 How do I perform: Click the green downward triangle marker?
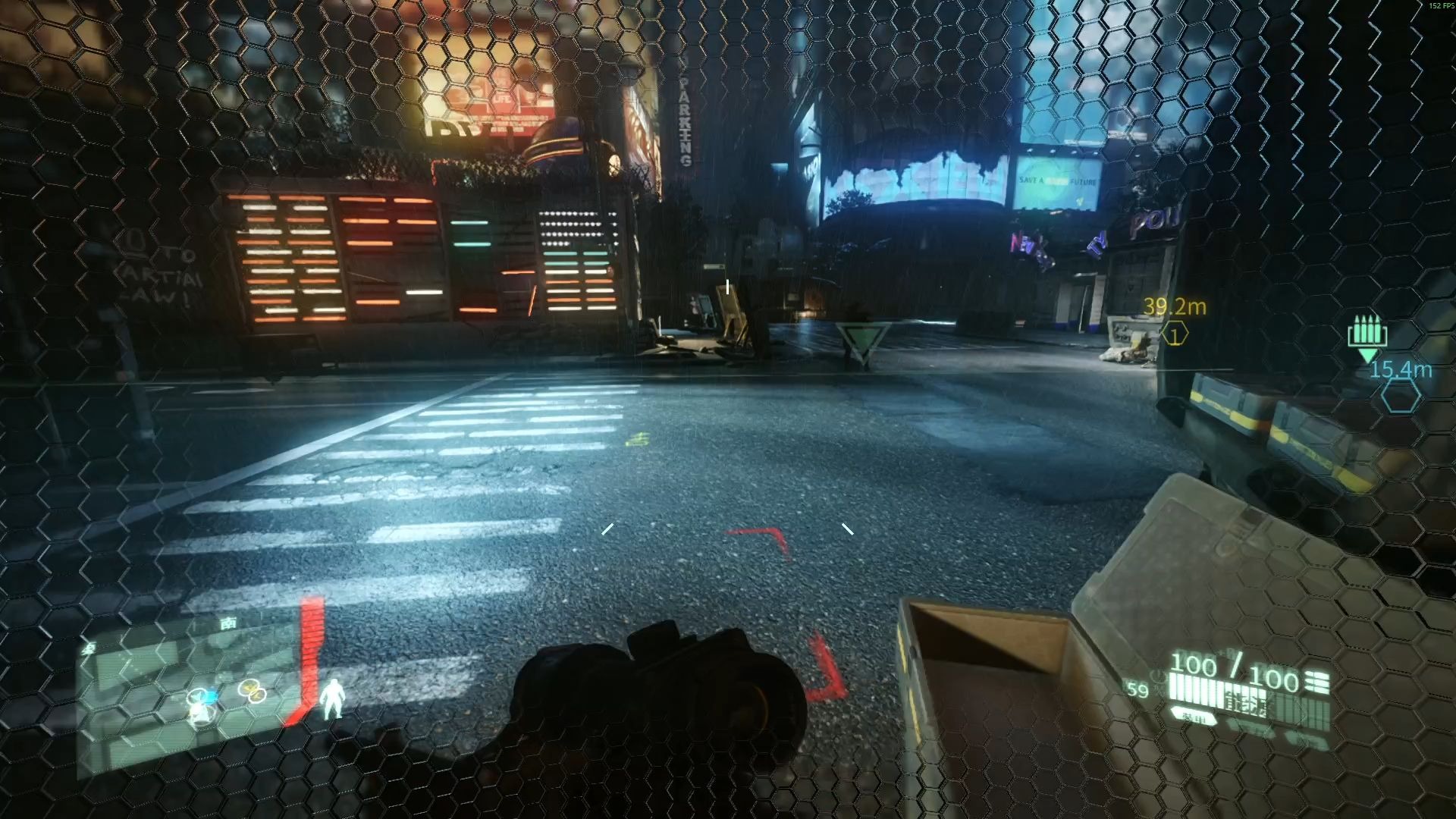[862, 340]
